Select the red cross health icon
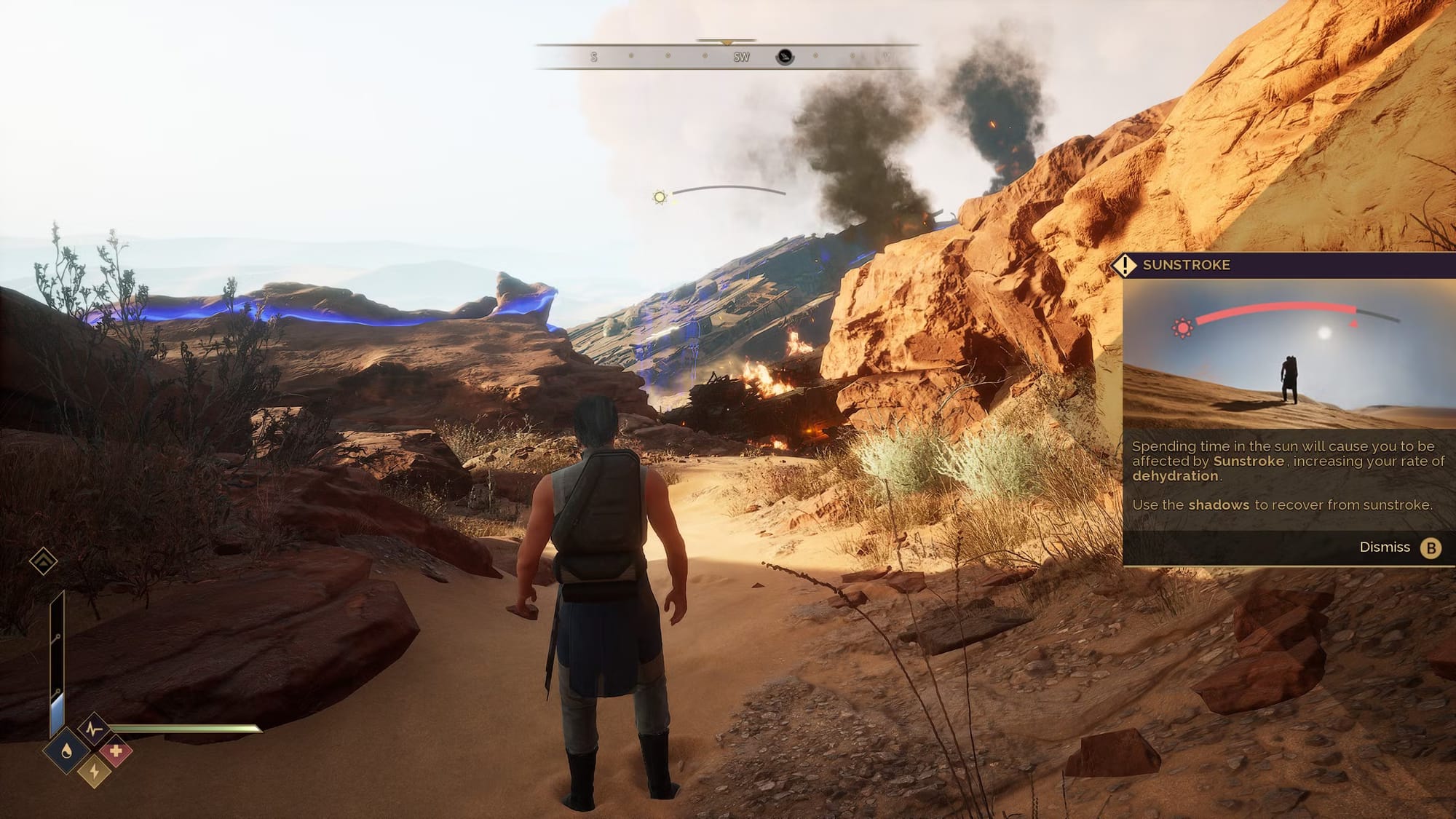The height and width of the screenshot is (819, 1456). [x=115, y=751]
